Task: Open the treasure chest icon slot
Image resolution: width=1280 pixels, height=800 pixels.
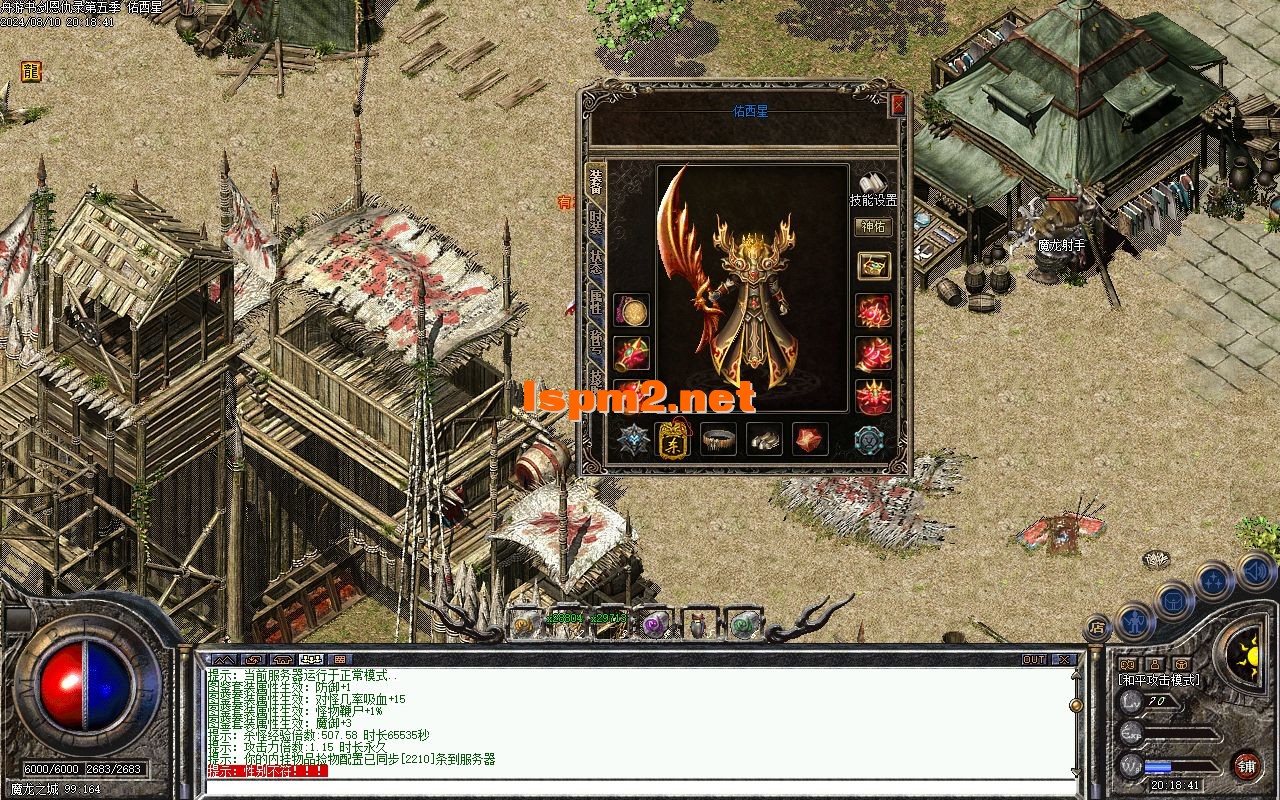Action: (x=873, y=266)
